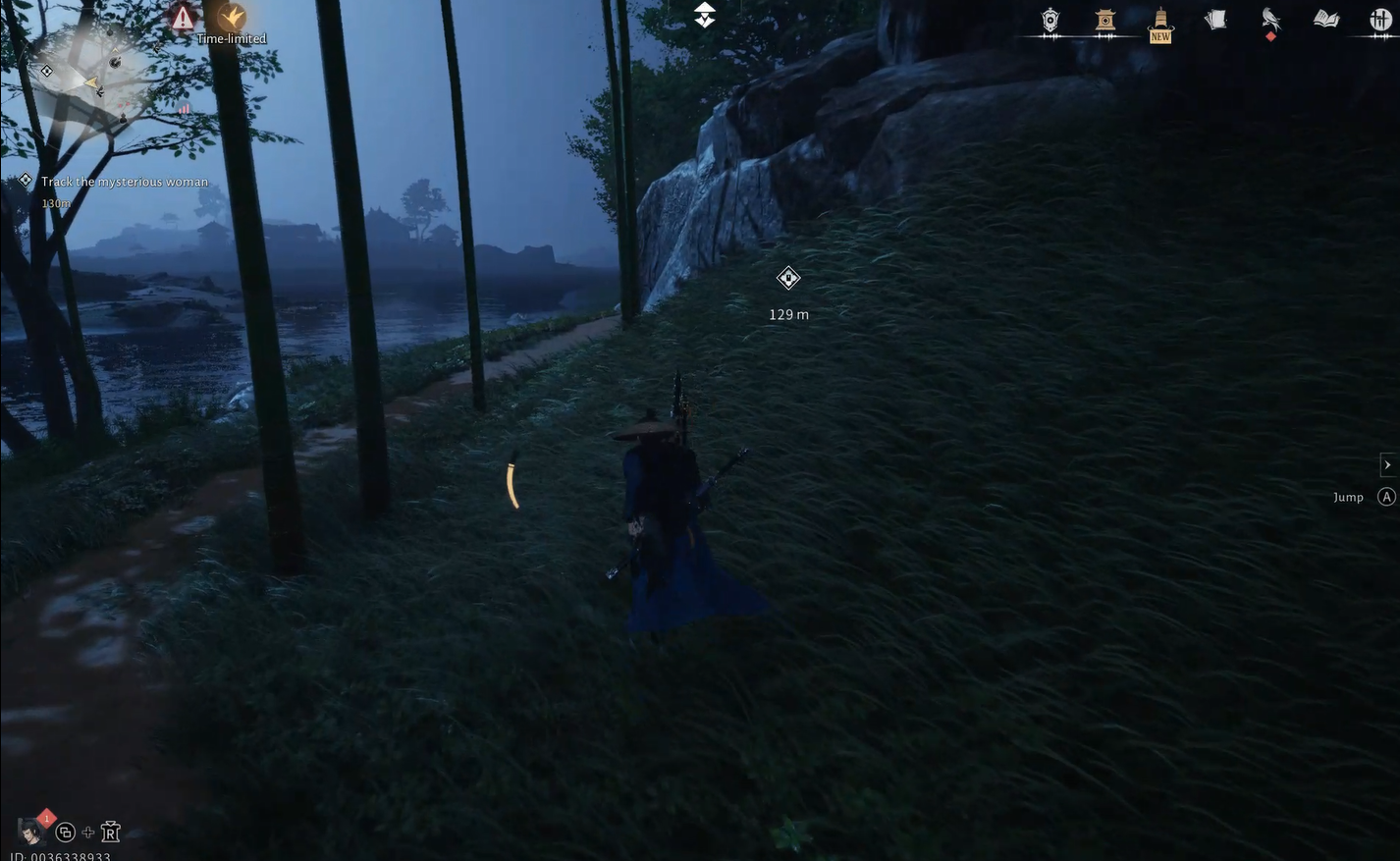Check the bird messenger icon with red diamond alert
Image resolution: width=1400 pixels, height=861 pixels.
tap(1269, 18)
